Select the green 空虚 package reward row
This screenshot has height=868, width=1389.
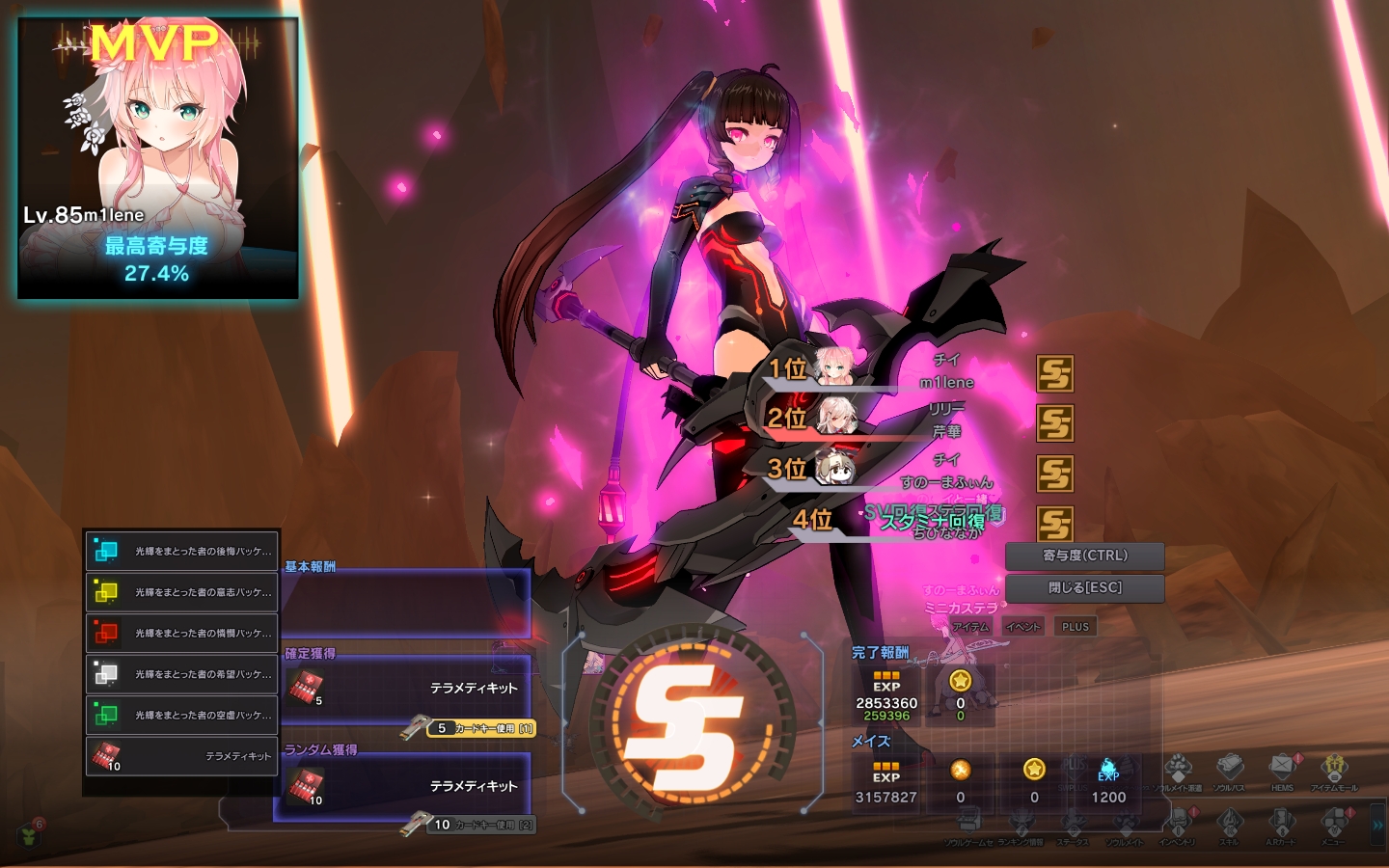point(181,715)
